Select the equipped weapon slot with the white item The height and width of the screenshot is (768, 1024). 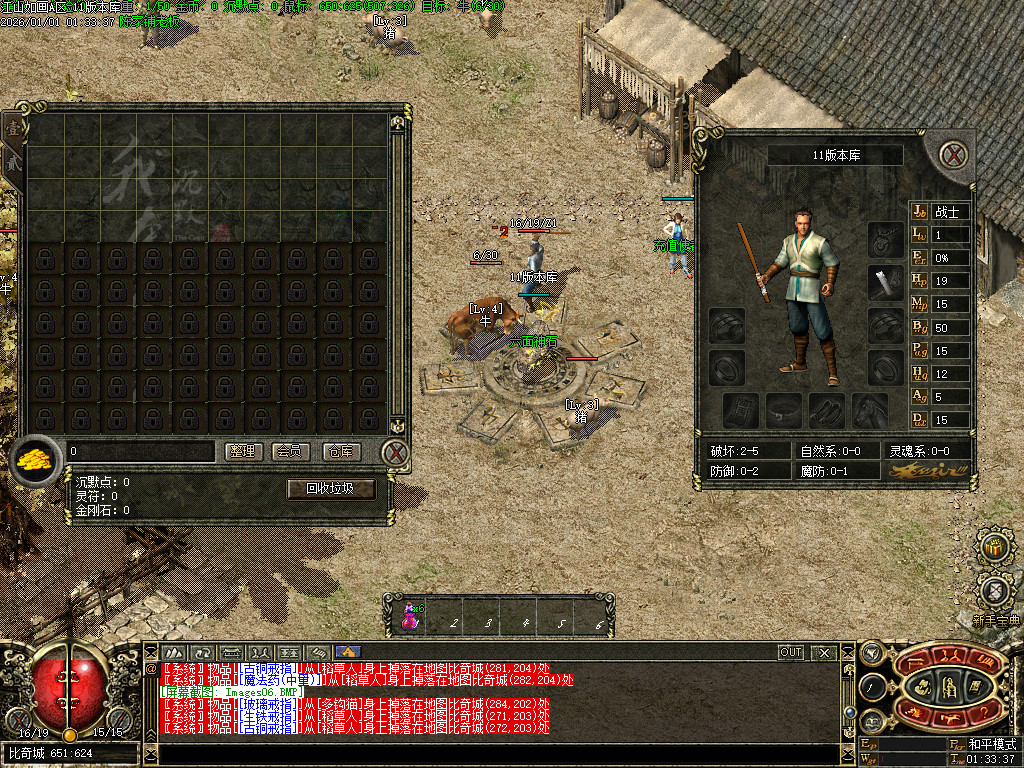pos(885,282)
